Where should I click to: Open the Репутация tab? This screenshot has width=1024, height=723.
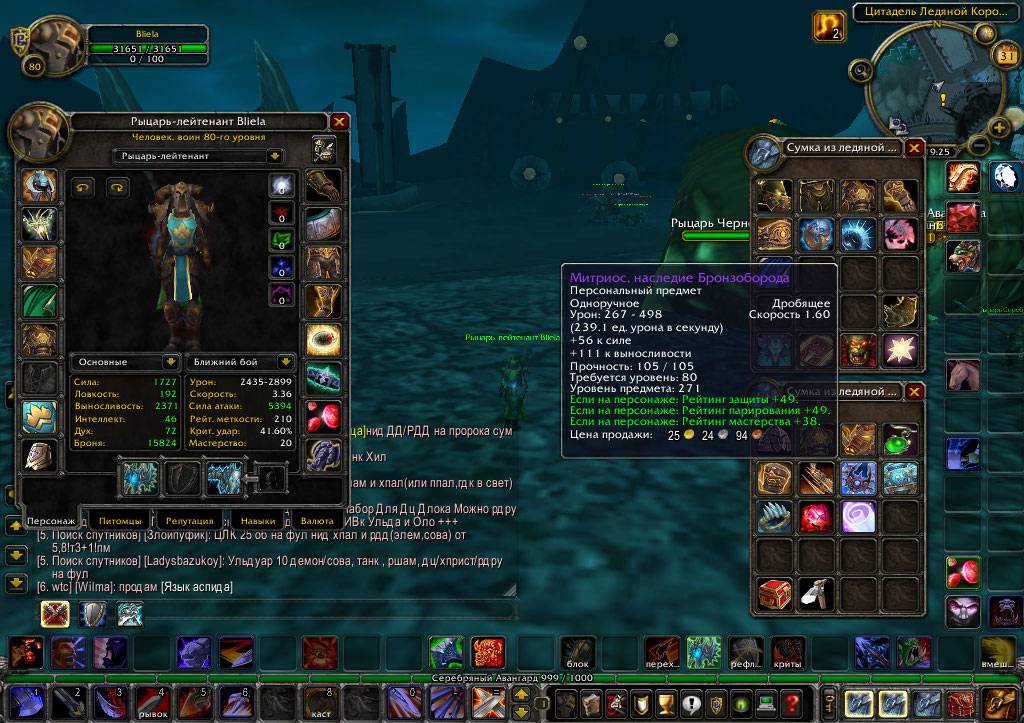188,521
